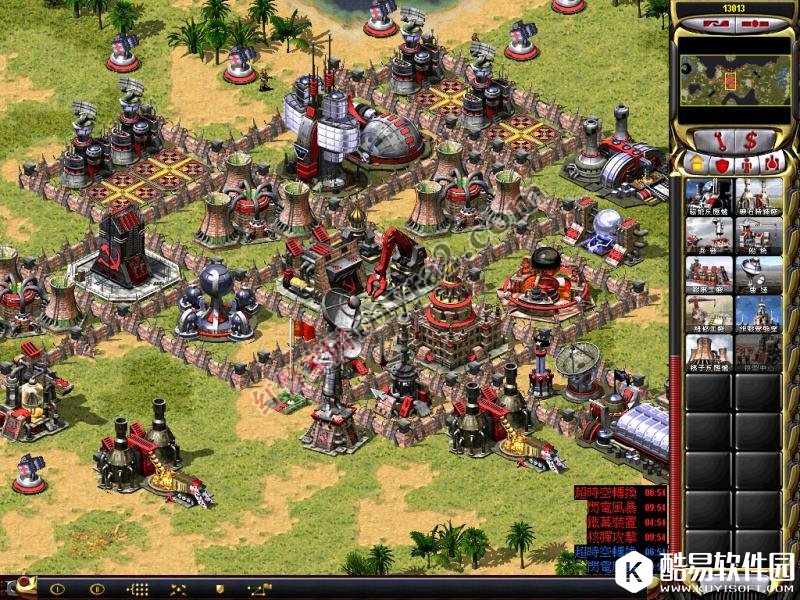
Task: Click the circled I team button
Action: coord(58,589)
